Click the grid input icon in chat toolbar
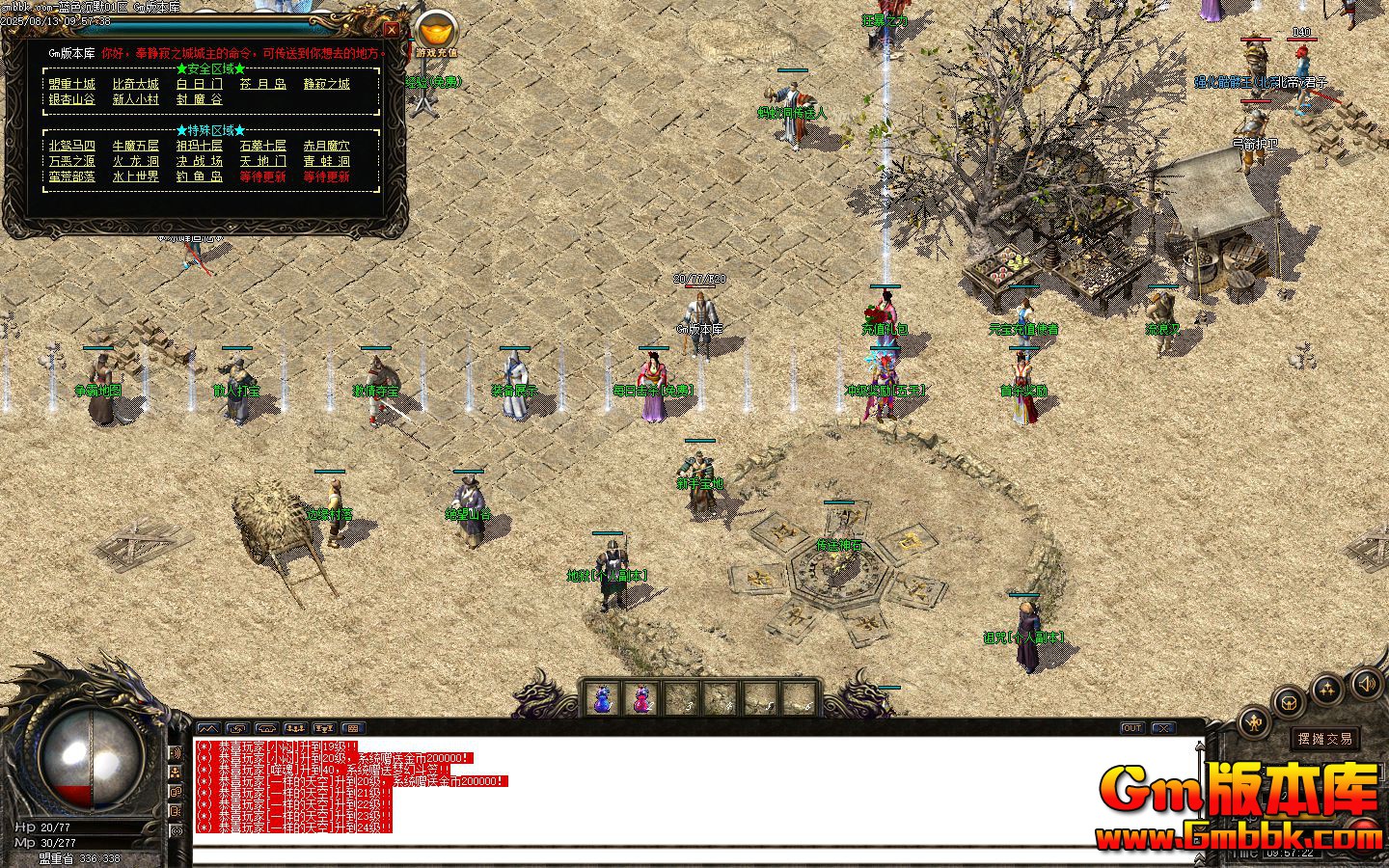1389x868 pixels. 353,728
